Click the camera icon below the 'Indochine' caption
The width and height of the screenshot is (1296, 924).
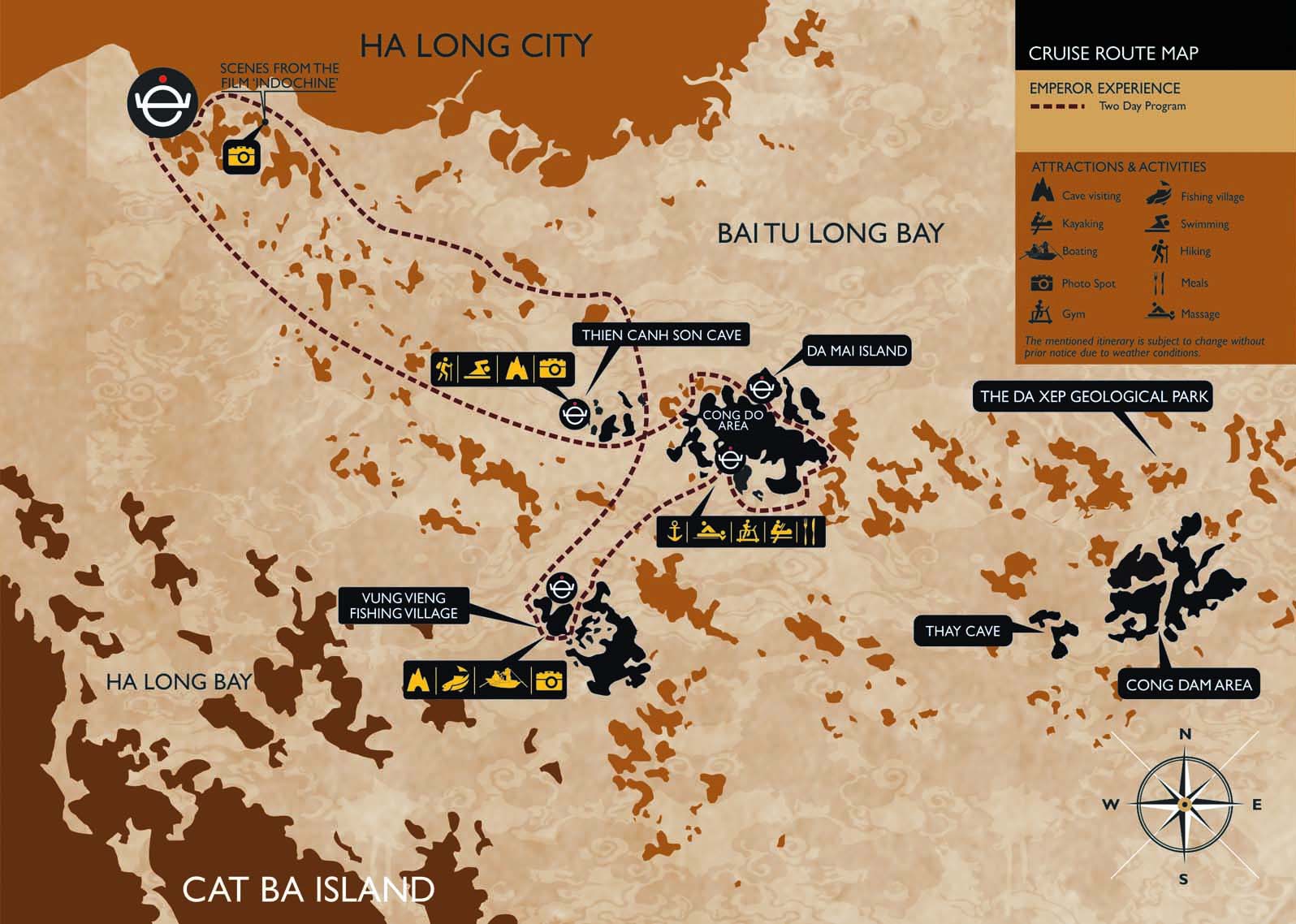(242, 155)
